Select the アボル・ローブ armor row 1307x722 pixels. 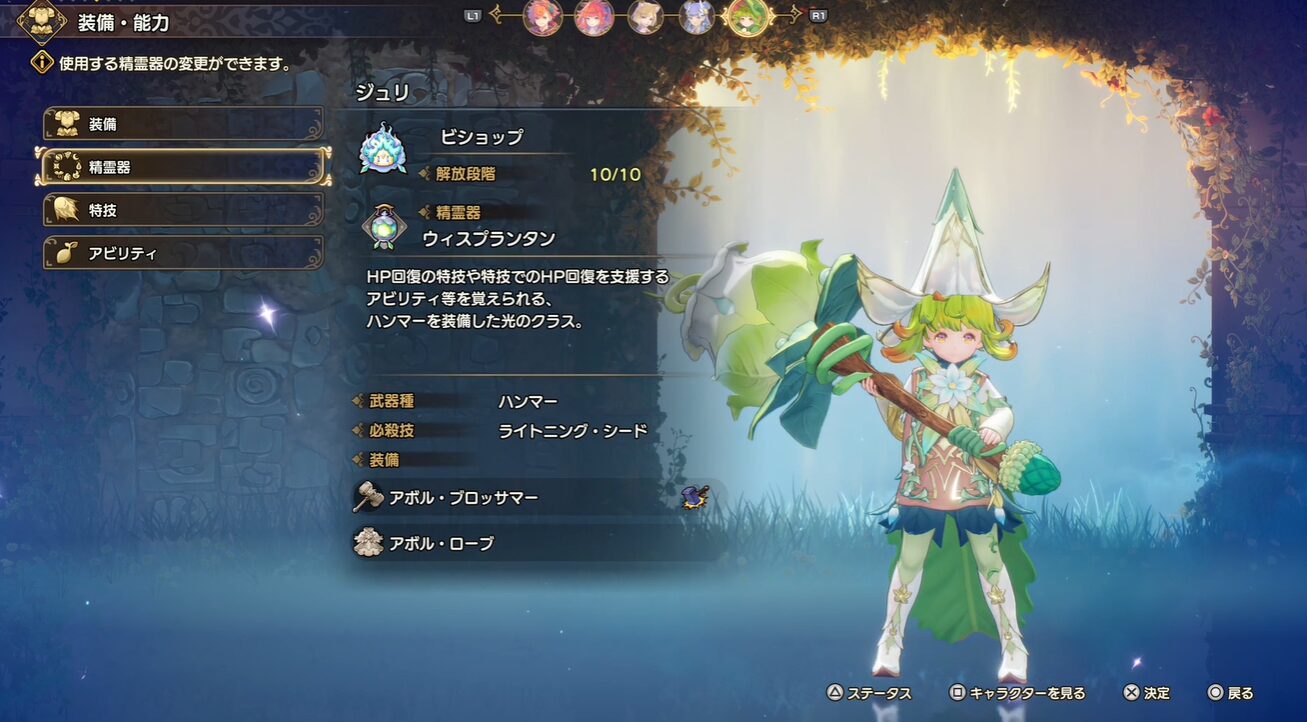pos(530,543)
